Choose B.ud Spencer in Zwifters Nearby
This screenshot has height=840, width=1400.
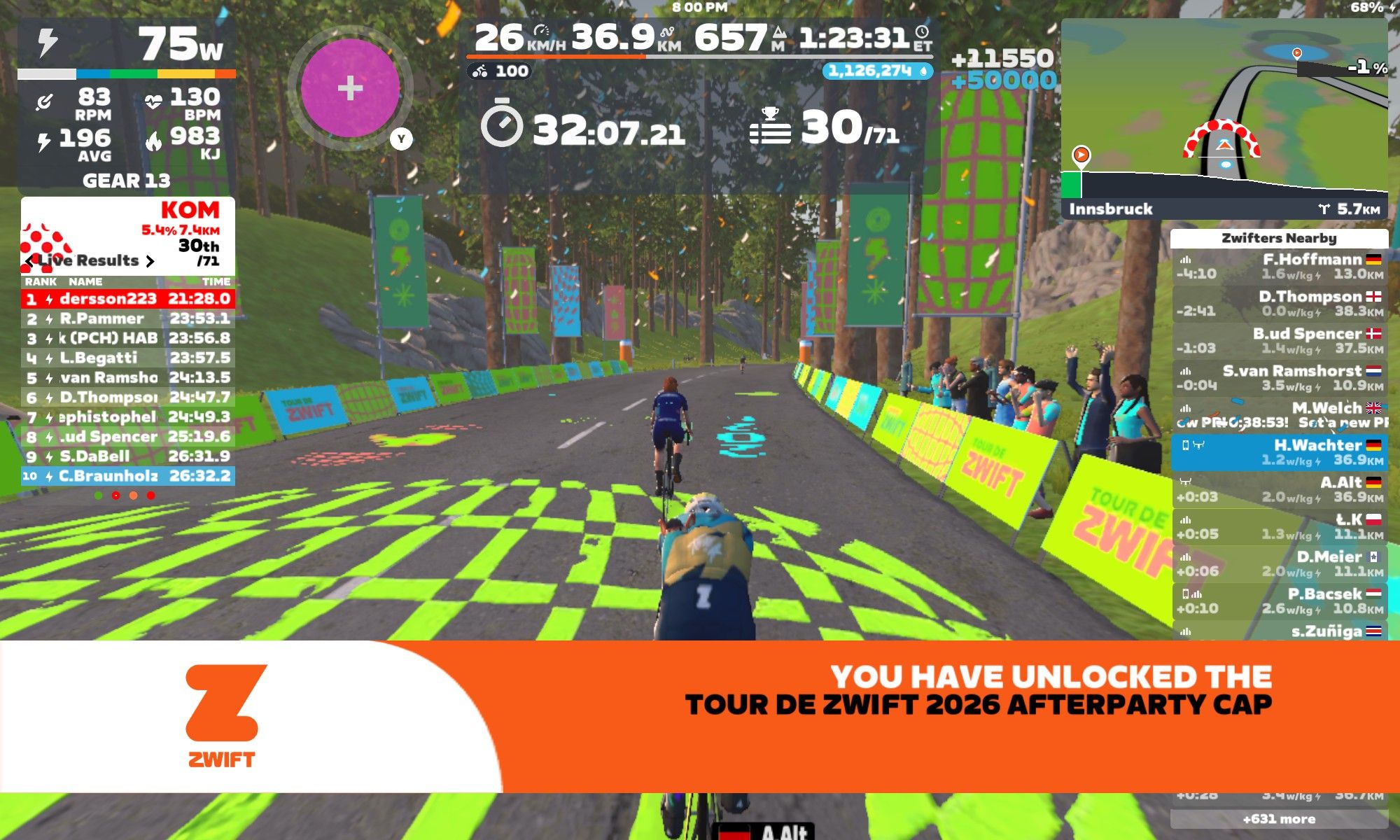coord(1279,341)
